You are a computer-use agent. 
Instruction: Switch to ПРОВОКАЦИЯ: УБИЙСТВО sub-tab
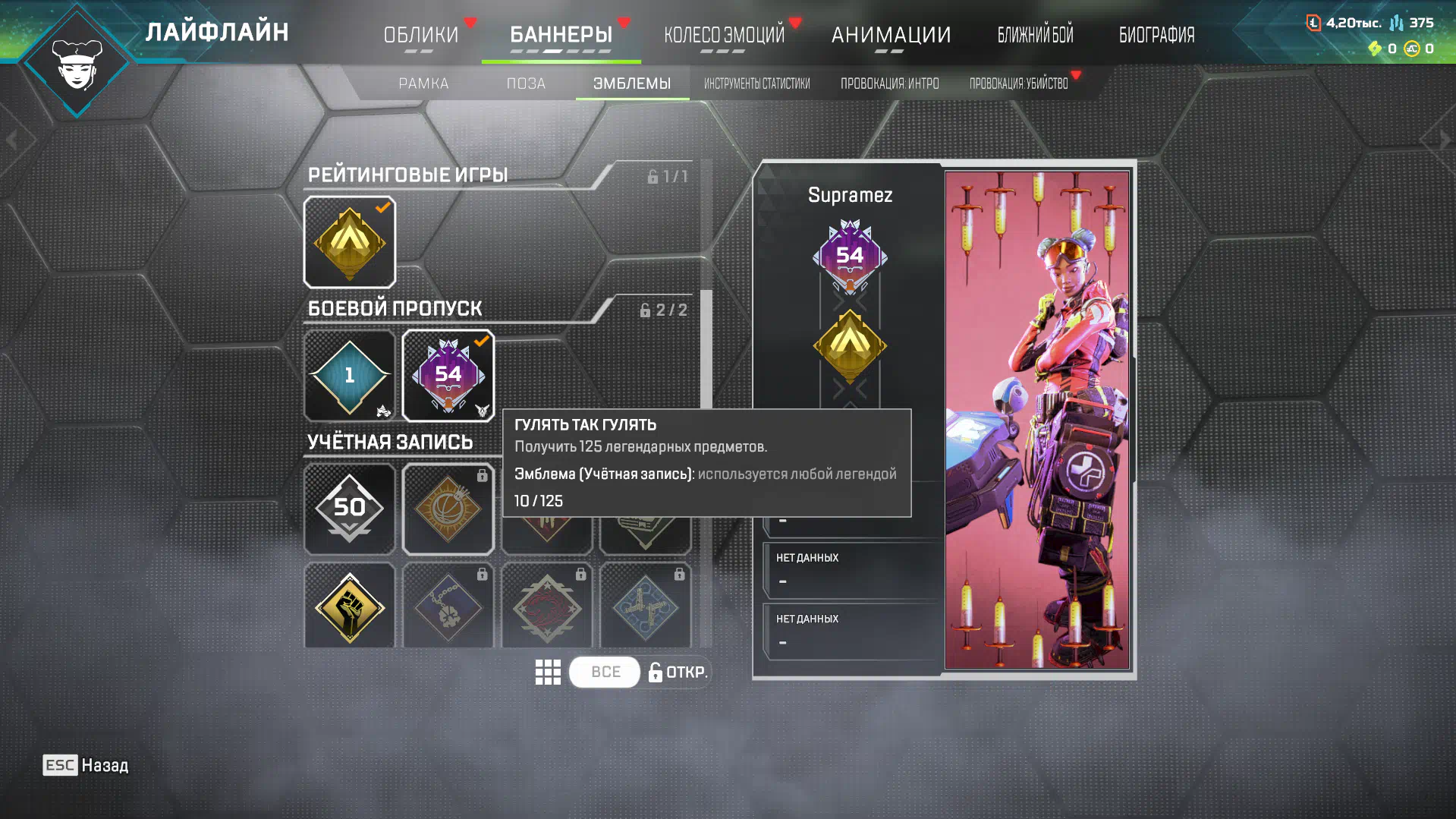pos(1018,83)
